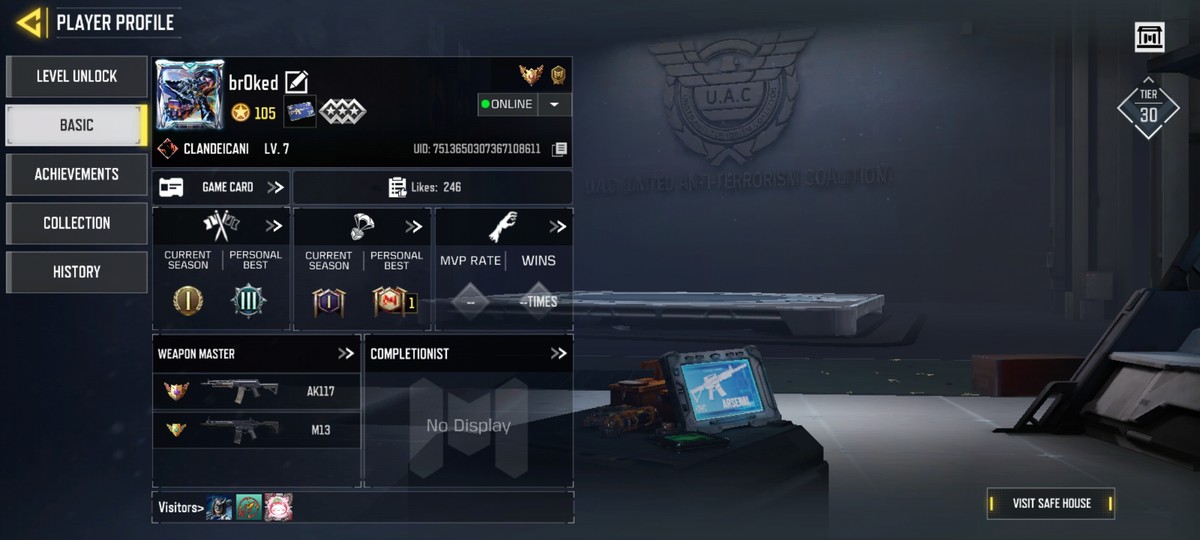Expand the Weapon Master section
1200x540 pixels.
tap(346, 354)
